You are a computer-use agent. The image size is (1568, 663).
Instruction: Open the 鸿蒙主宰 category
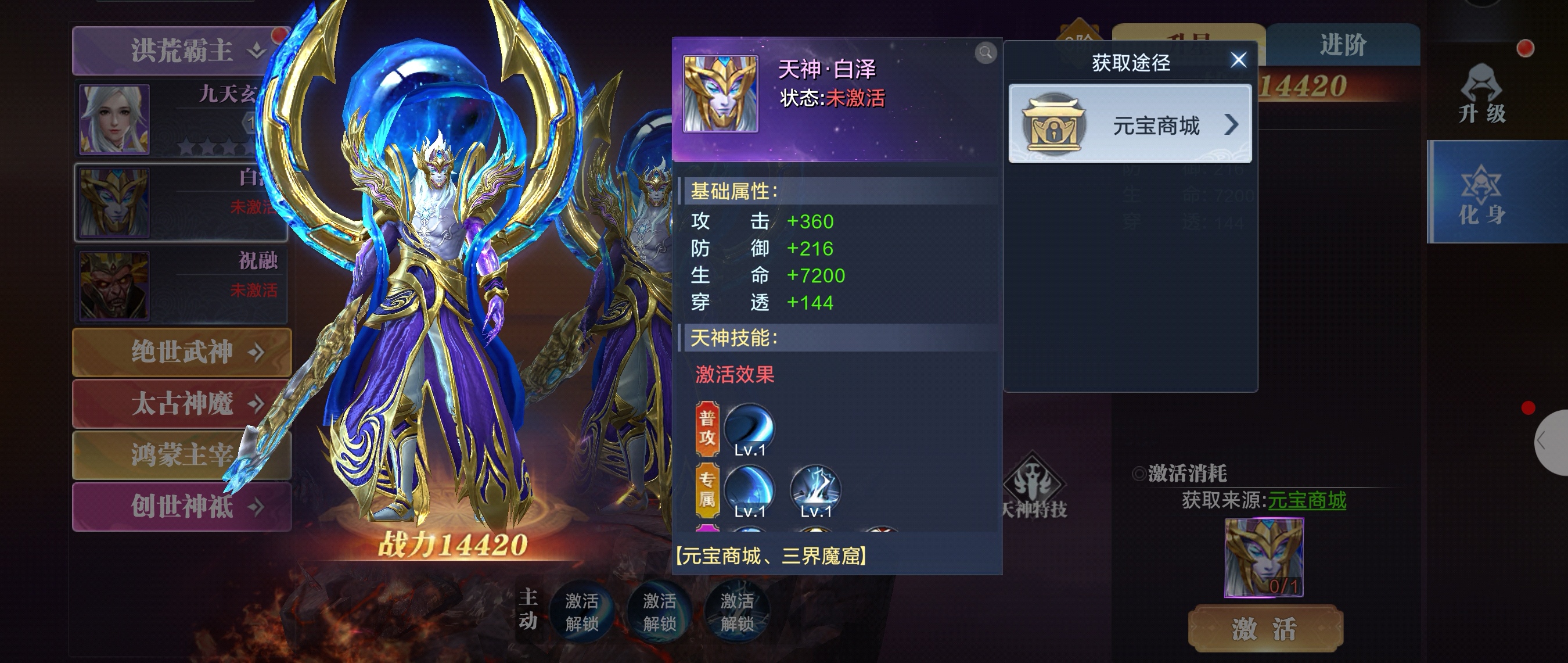pyautogui.click(x=181, y=455)
